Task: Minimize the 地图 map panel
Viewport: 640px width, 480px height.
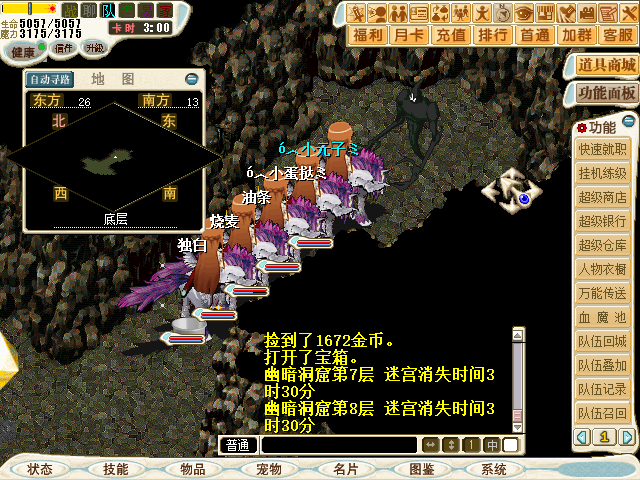Action: pyautogui.click(x=192, y=79)
